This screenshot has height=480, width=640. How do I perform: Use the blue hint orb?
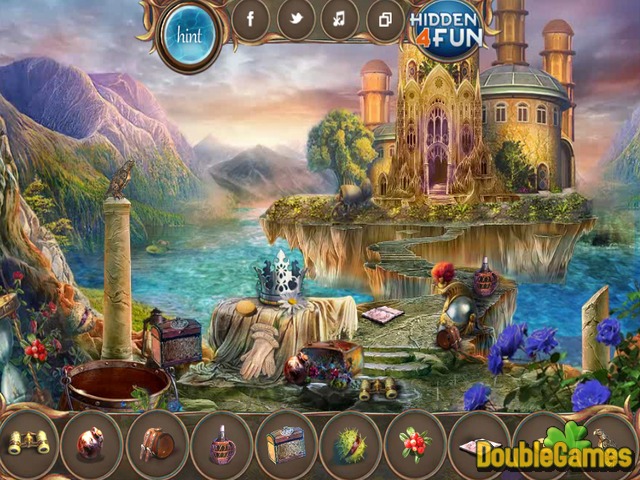point(190,36)
